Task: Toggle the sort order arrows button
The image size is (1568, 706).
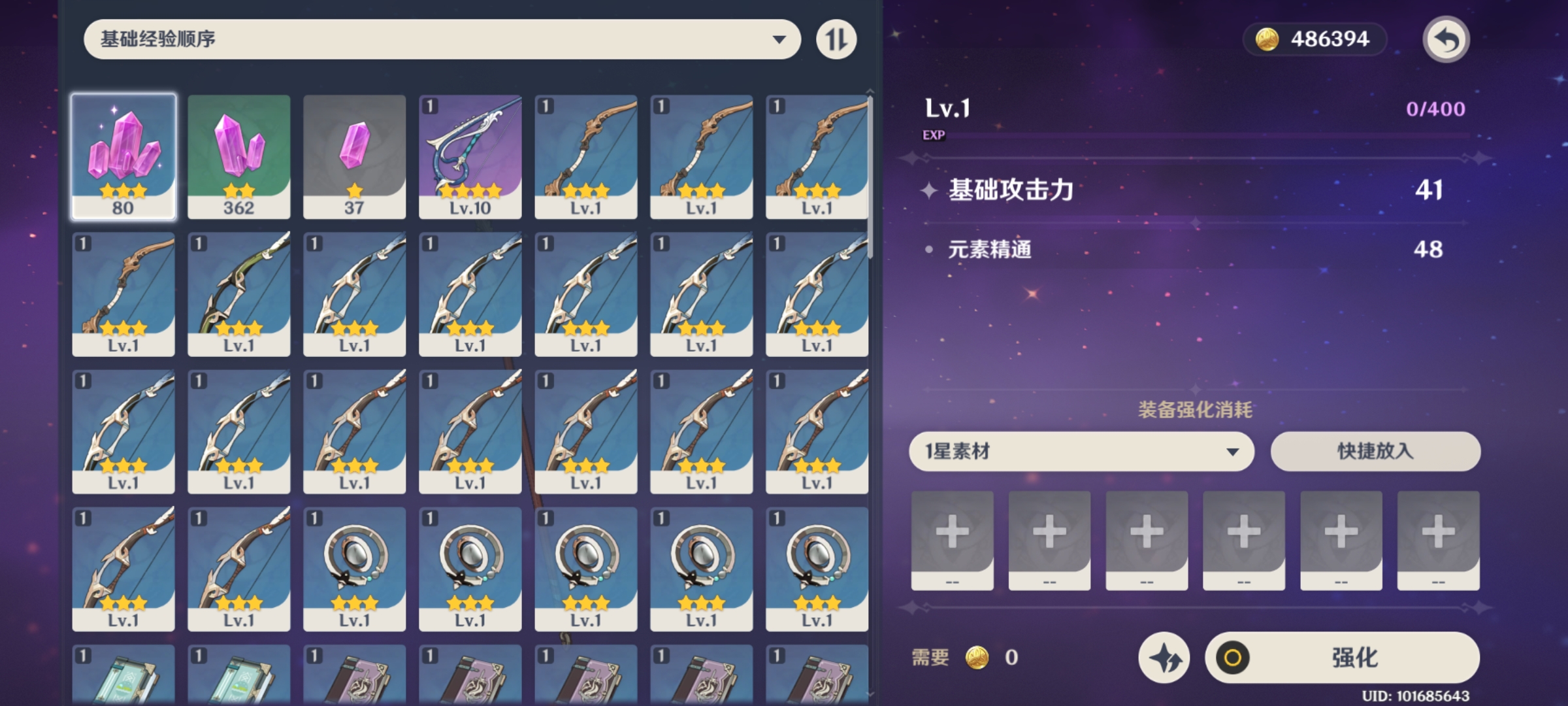Action: click(x=836, y=39)
